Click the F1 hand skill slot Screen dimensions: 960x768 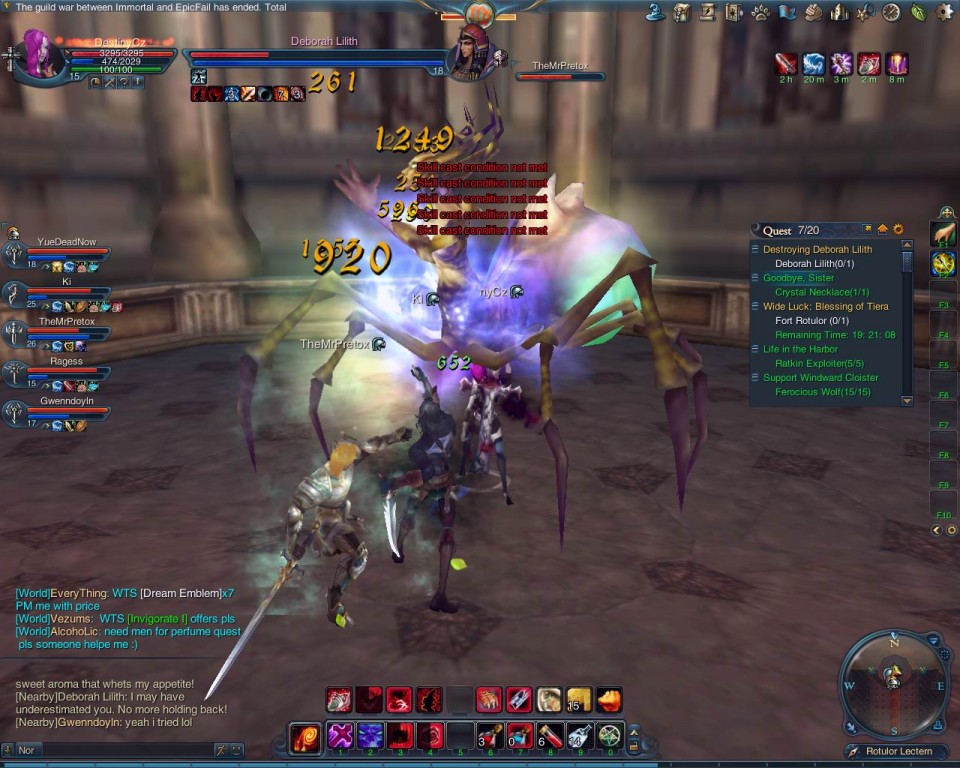tap(942, 234)
